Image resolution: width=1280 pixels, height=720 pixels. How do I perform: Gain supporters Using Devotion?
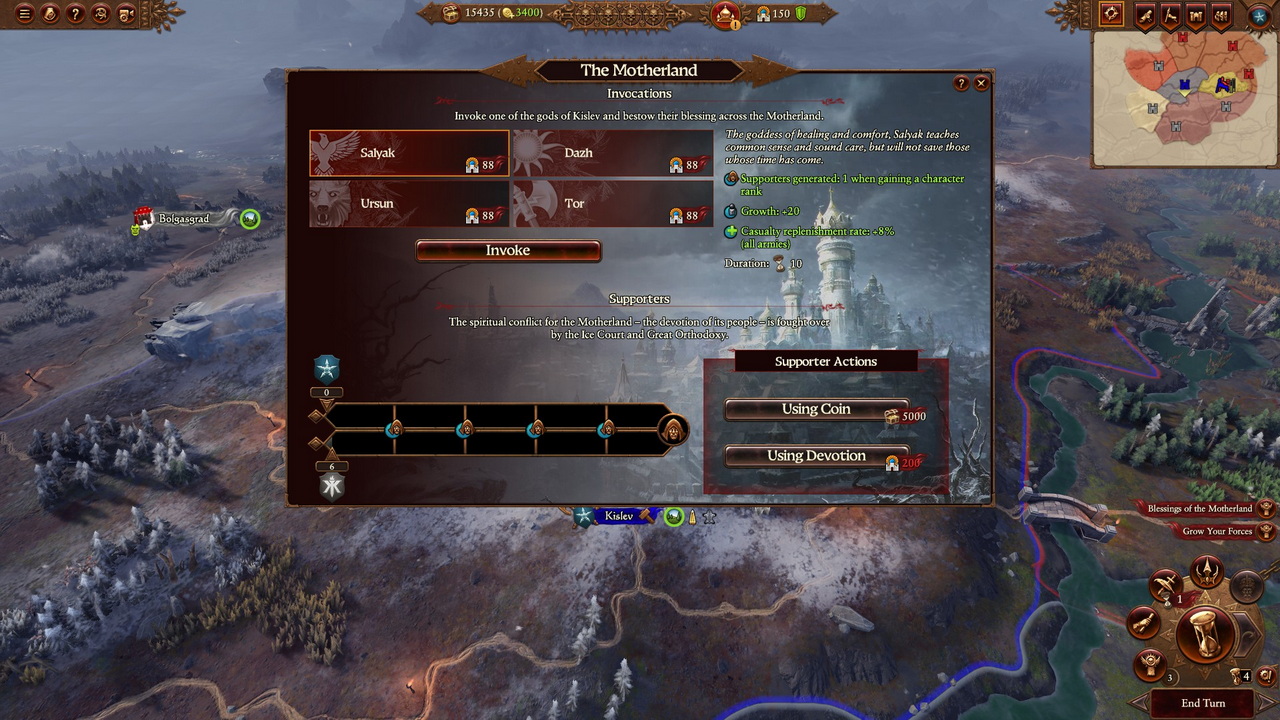tap(816, 456)
